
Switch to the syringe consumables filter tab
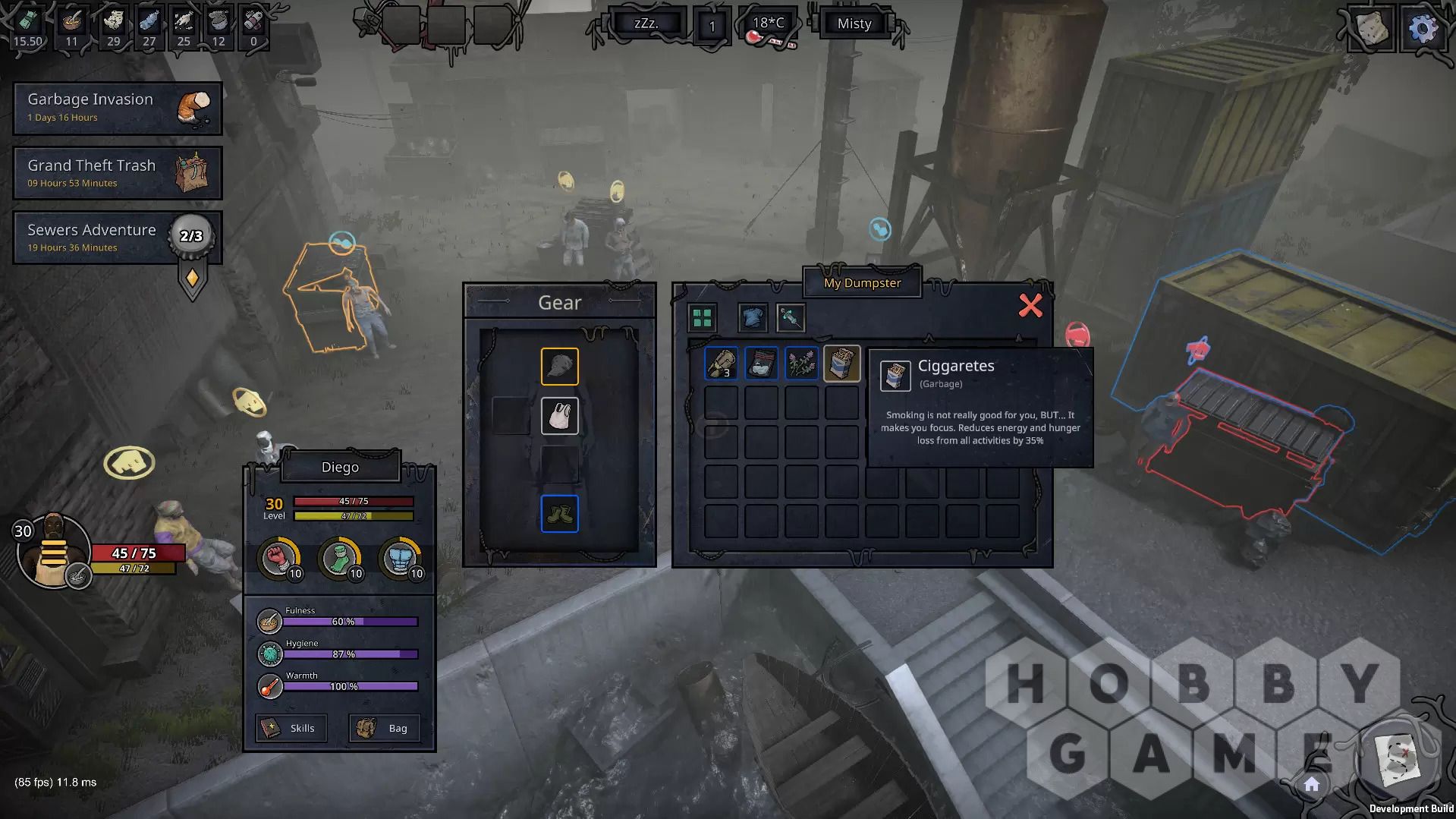coord(791,318)
